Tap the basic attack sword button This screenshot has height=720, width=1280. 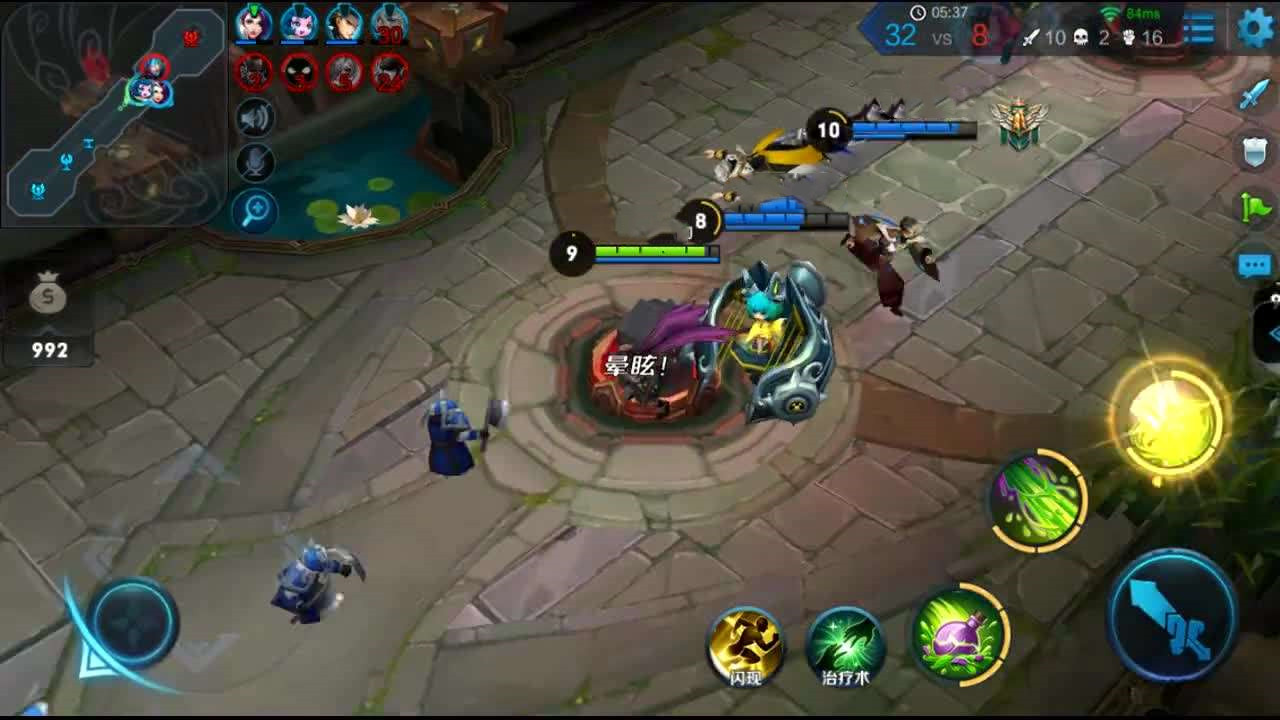pyautogui.click(x=1172, y=614)
